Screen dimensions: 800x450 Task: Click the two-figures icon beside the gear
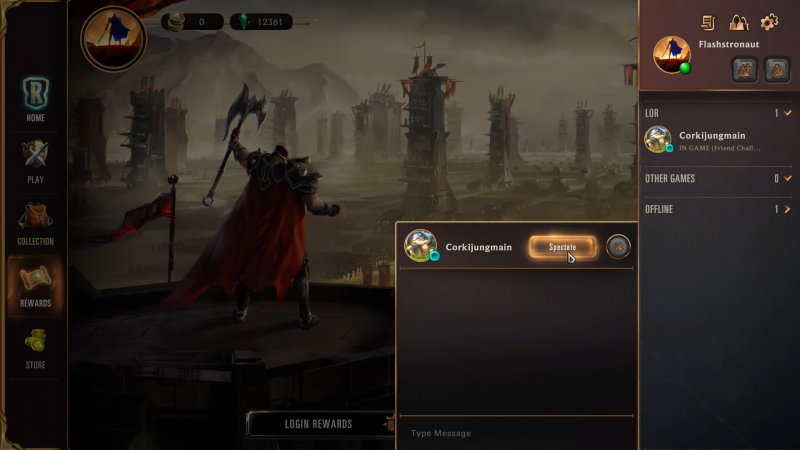[x=739, y=22]
